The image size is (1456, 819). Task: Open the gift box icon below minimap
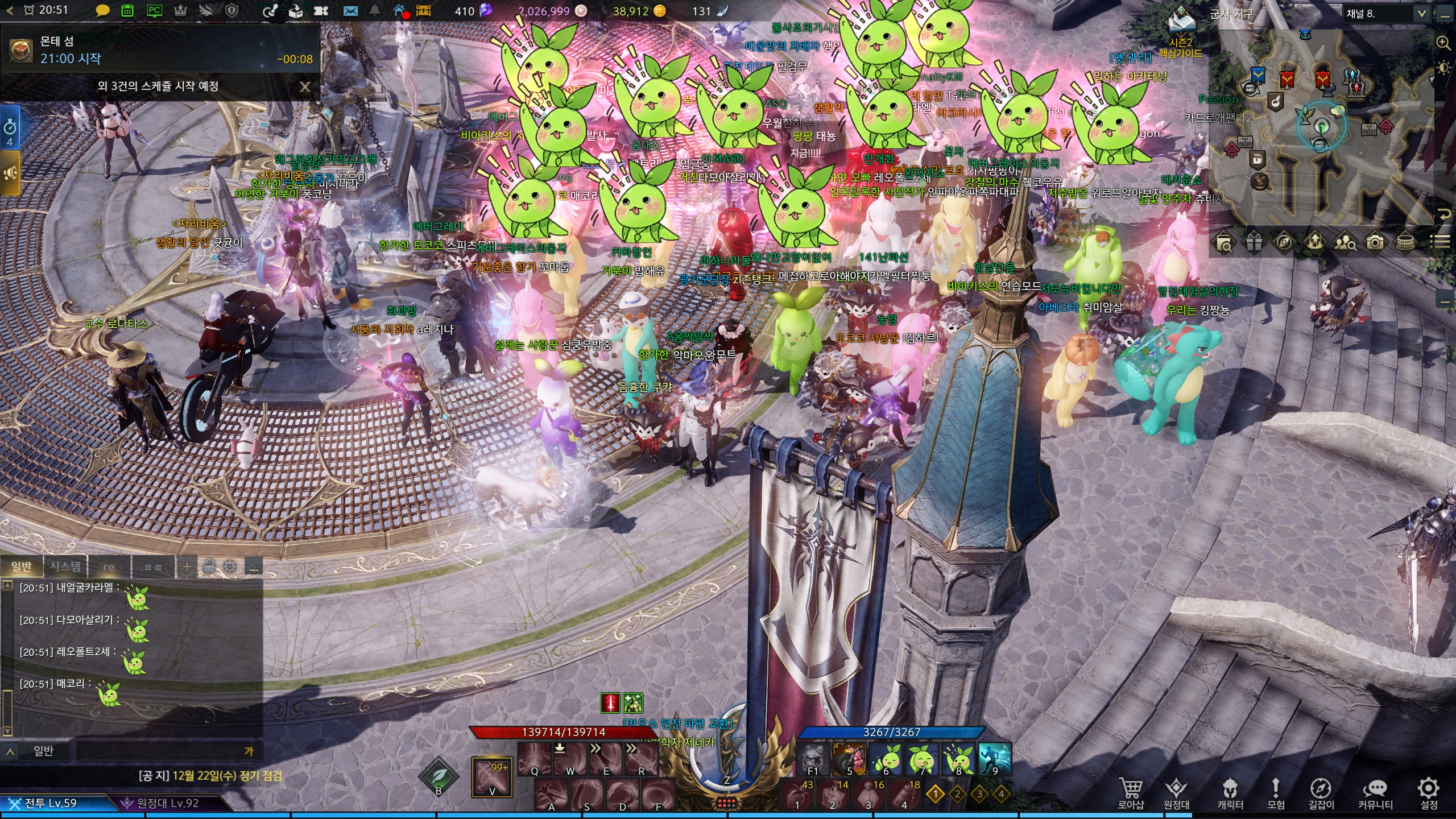[1254, 243]
